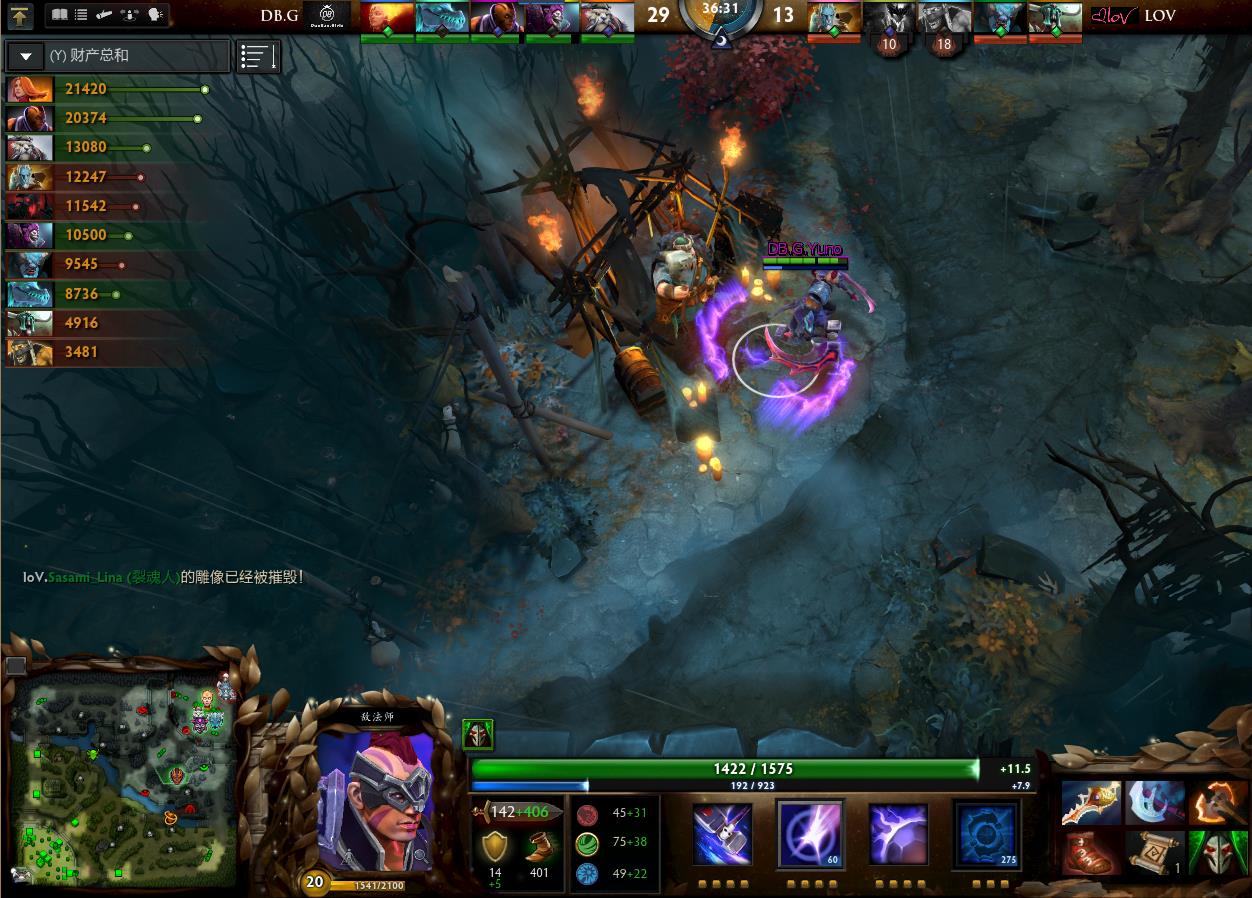Select the 21420 net worth row

[105, 89]
